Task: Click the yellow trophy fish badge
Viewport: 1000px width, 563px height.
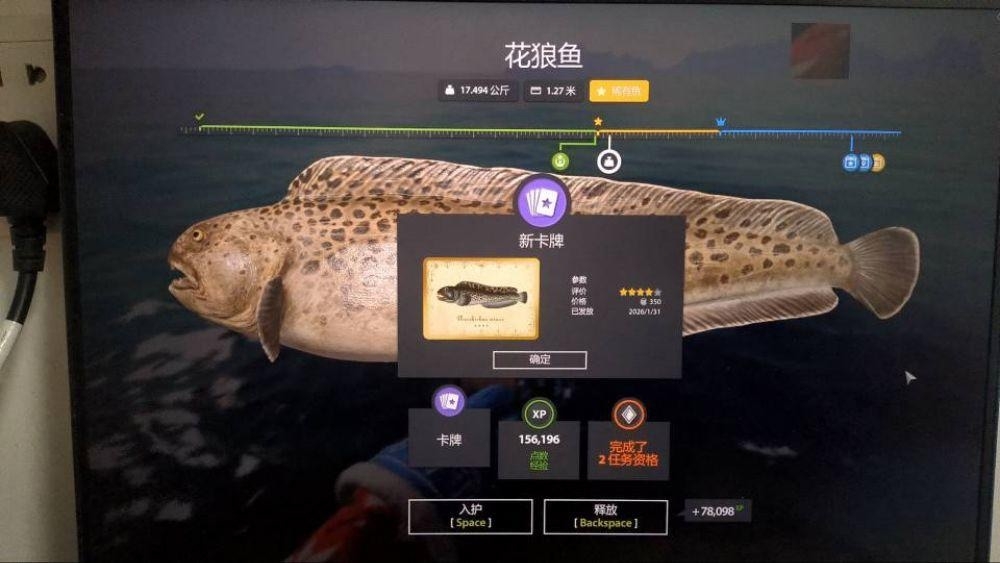Action: point(619,91)
